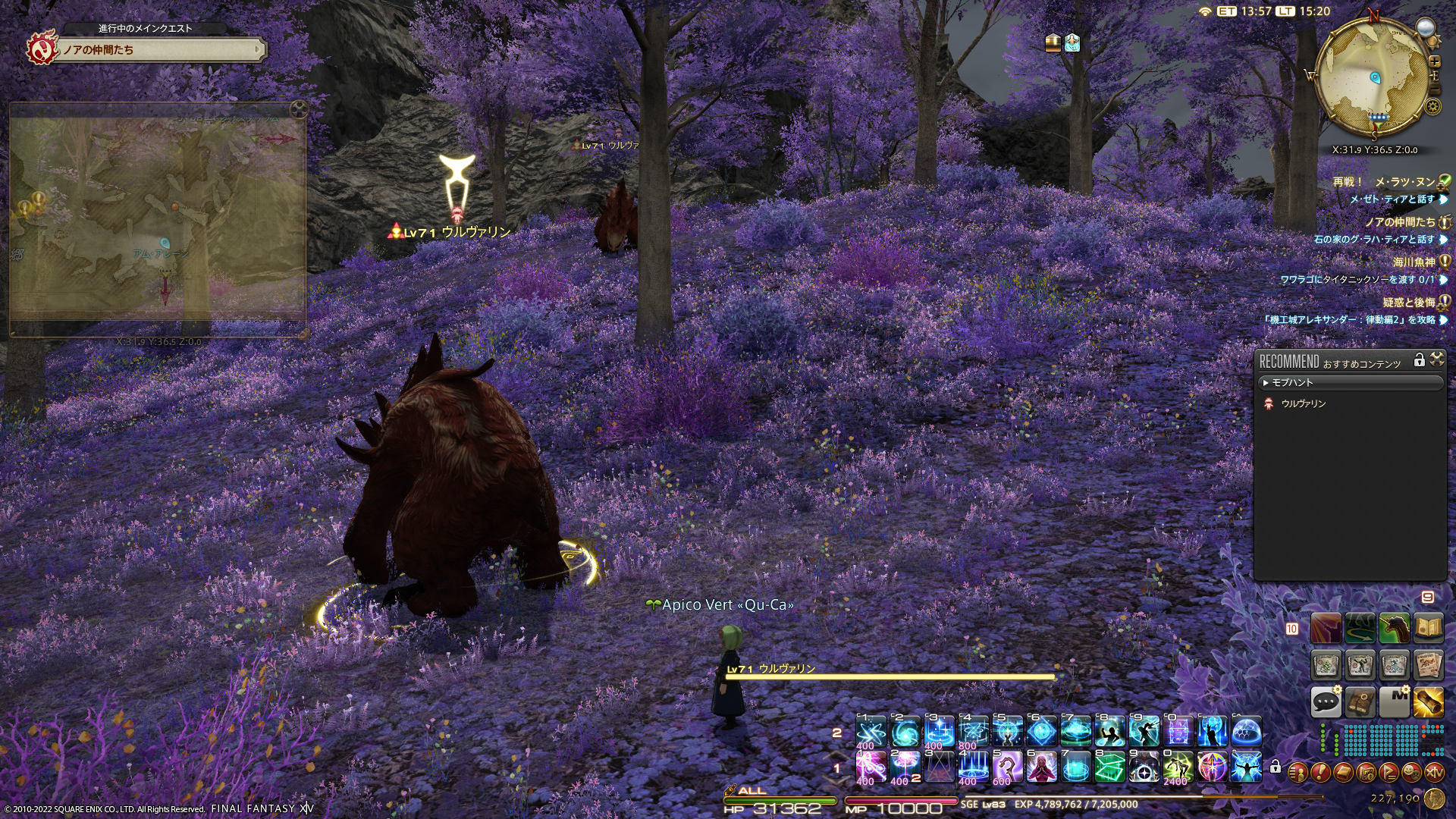Click the circular minimap

click(1373, 77)
